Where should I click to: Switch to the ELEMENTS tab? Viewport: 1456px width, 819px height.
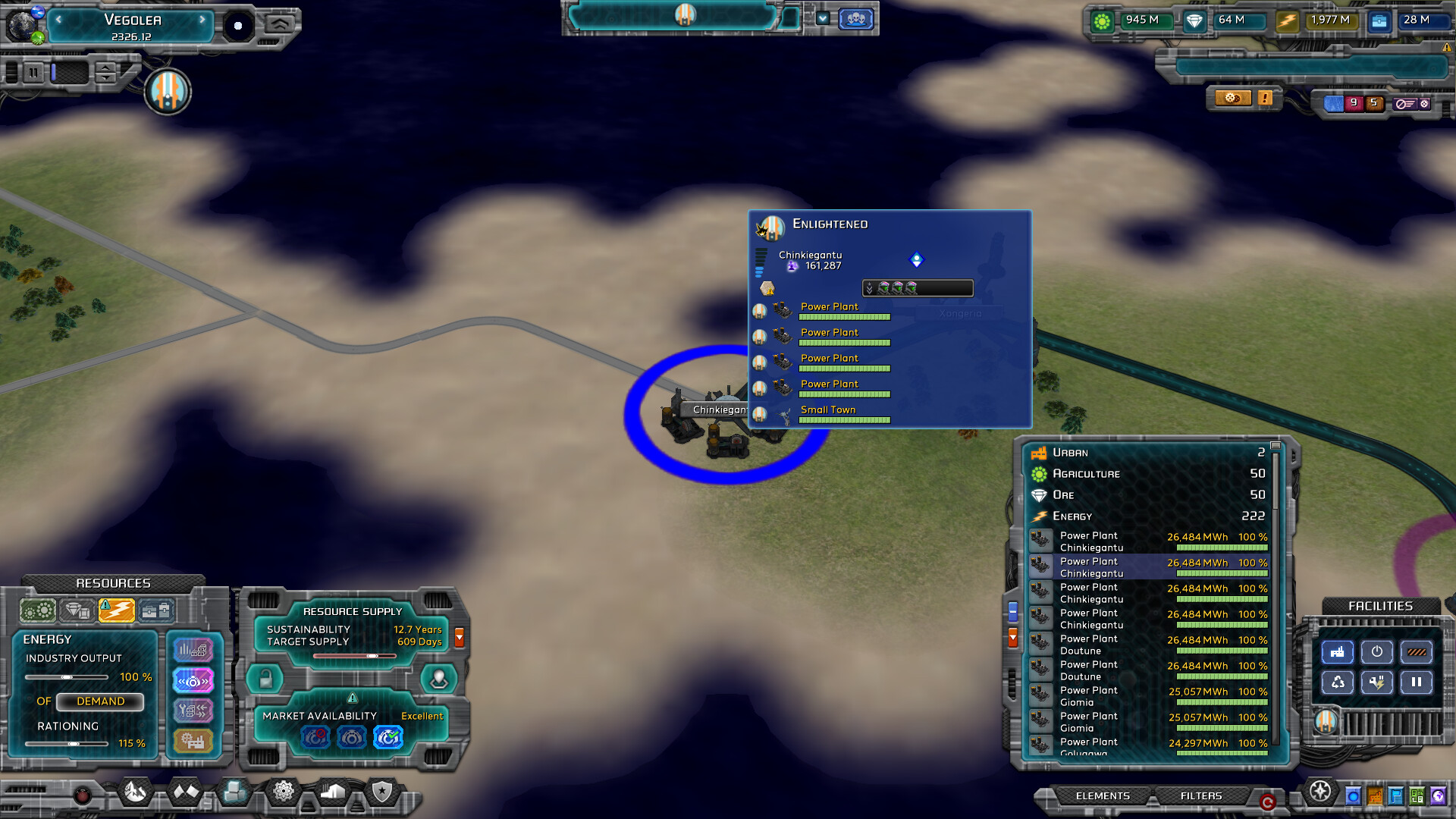(1104, 795)
